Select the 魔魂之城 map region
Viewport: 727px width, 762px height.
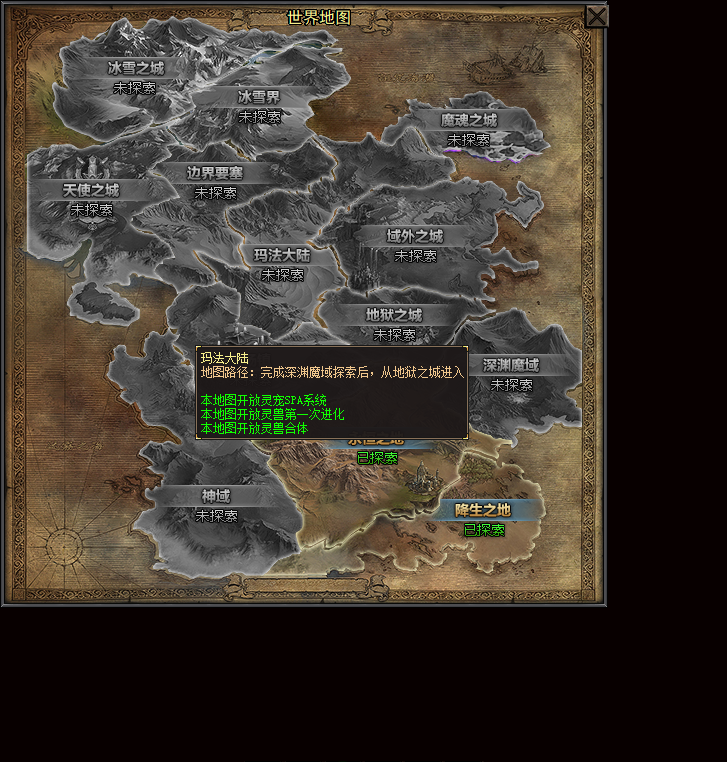[x=468, y=120]
